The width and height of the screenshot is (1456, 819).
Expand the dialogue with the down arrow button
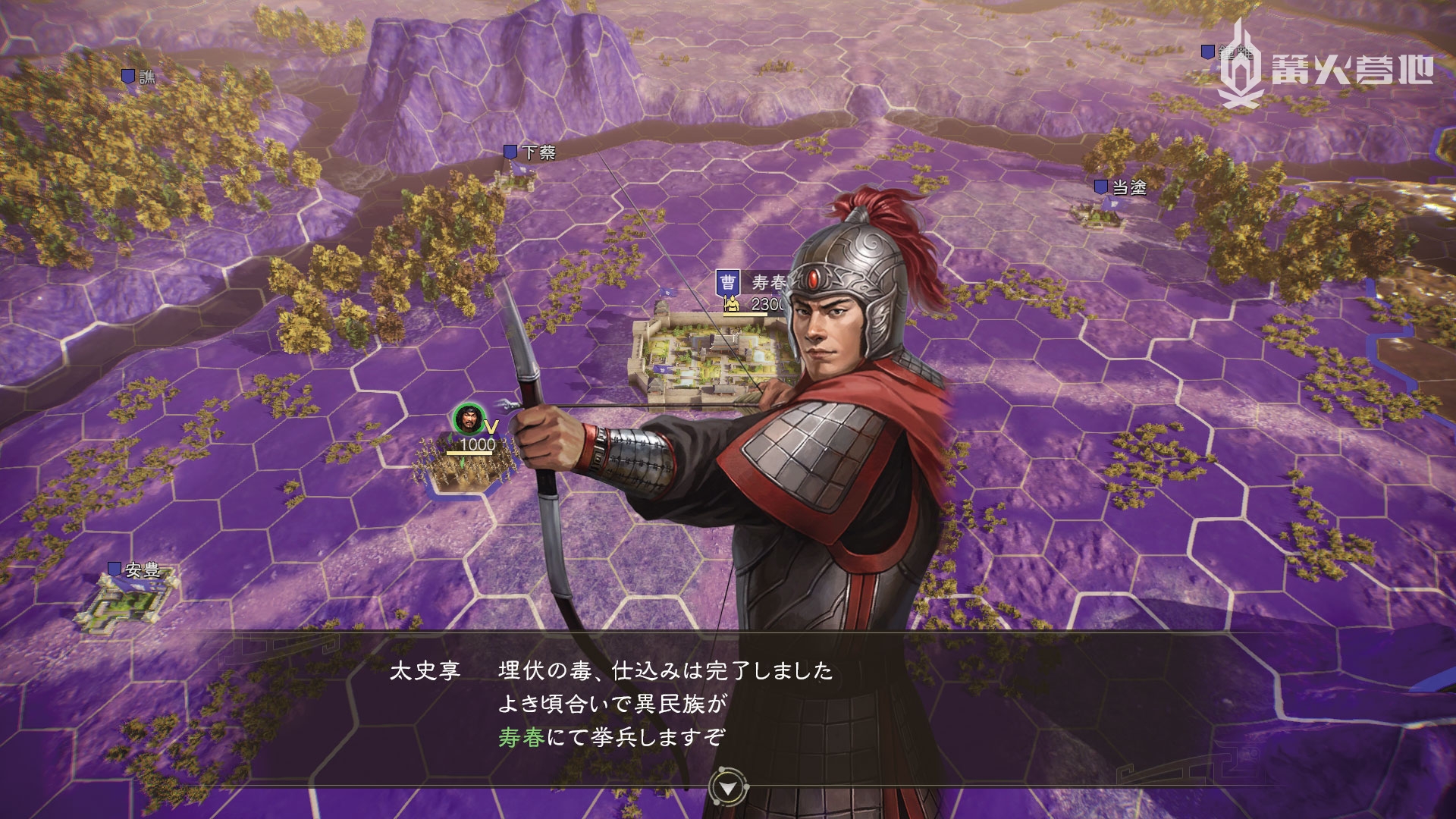726,786
